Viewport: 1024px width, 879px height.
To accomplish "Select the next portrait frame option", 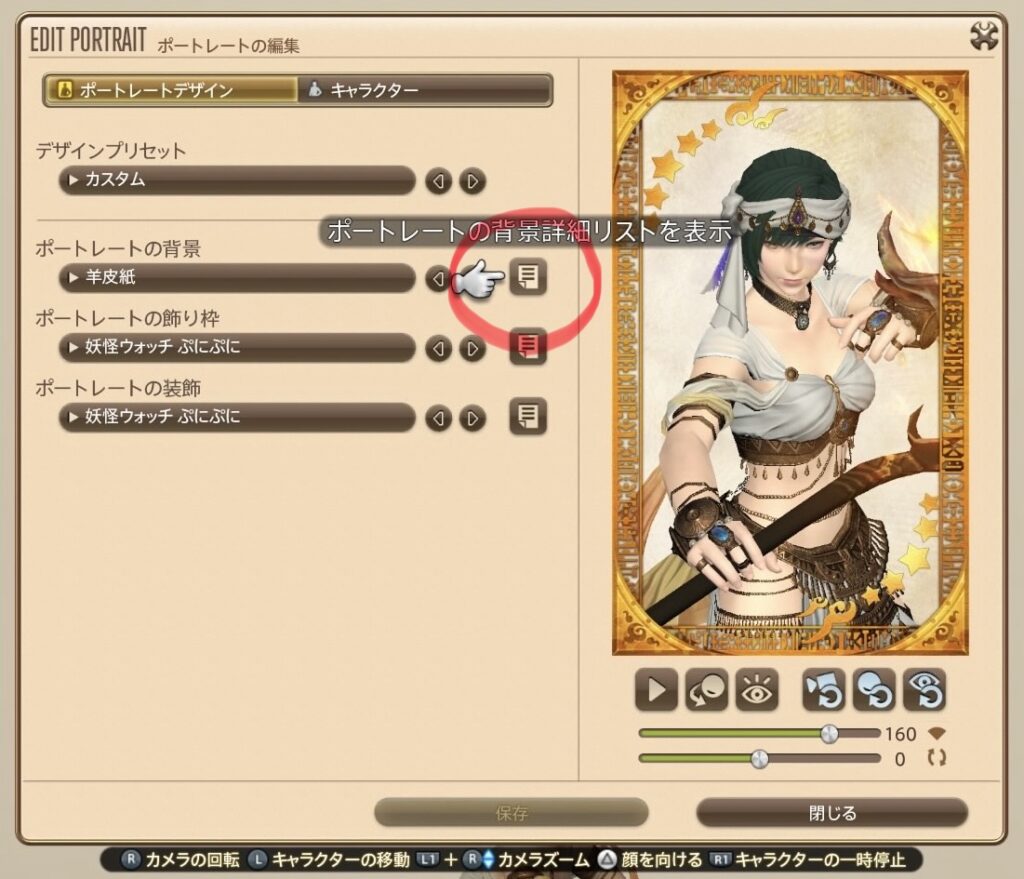I will 472,348.
